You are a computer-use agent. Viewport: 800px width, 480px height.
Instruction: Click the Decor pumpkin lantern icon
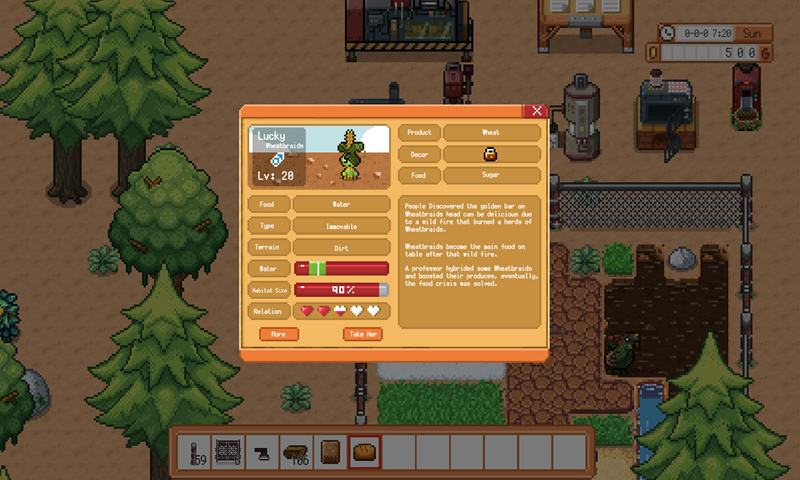[491, 154]
